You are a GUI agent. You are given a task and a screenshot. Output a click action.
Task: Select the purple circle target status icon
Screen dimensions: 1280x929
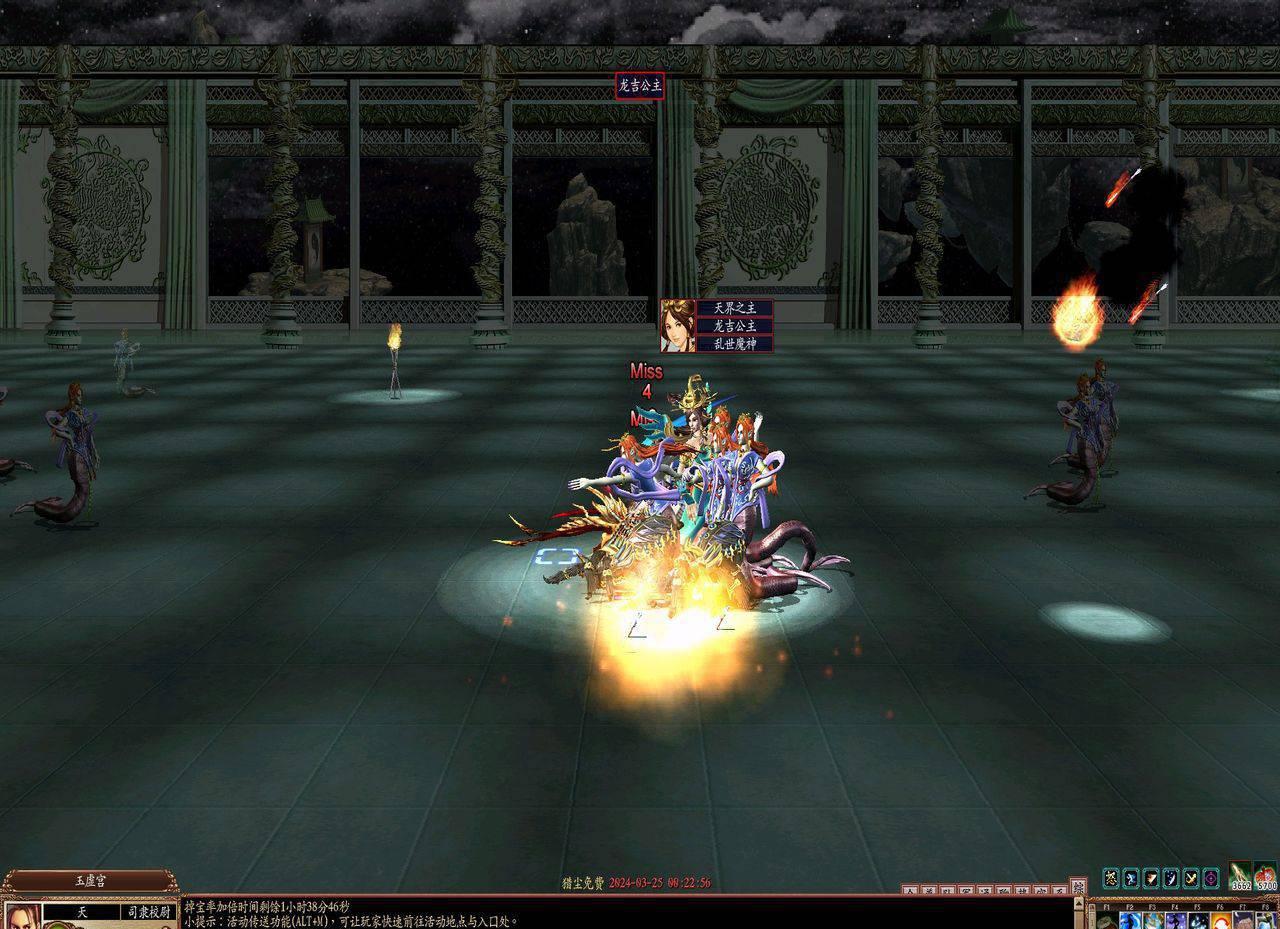click(x=1211, y=878)
